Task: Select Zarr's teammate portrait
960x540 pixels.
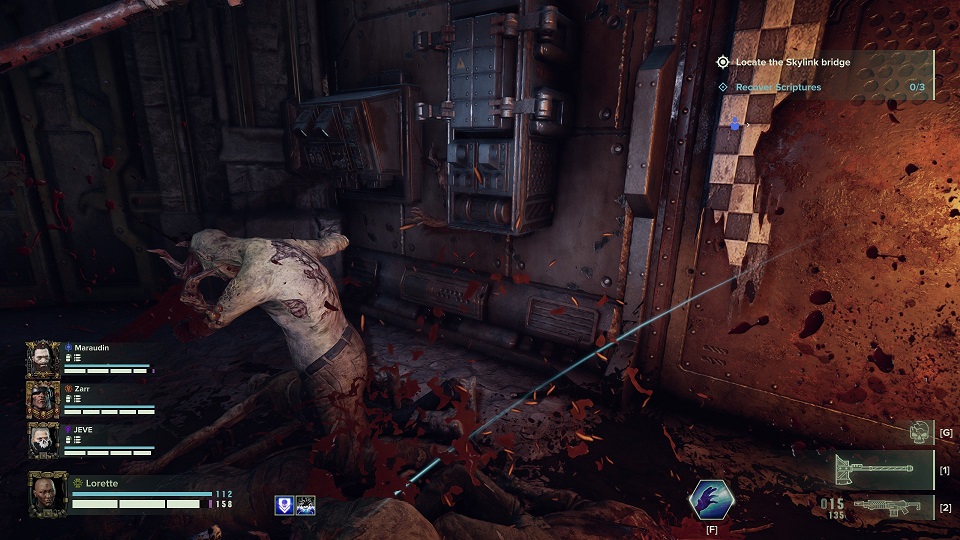Action: click(x=44, y=399)
